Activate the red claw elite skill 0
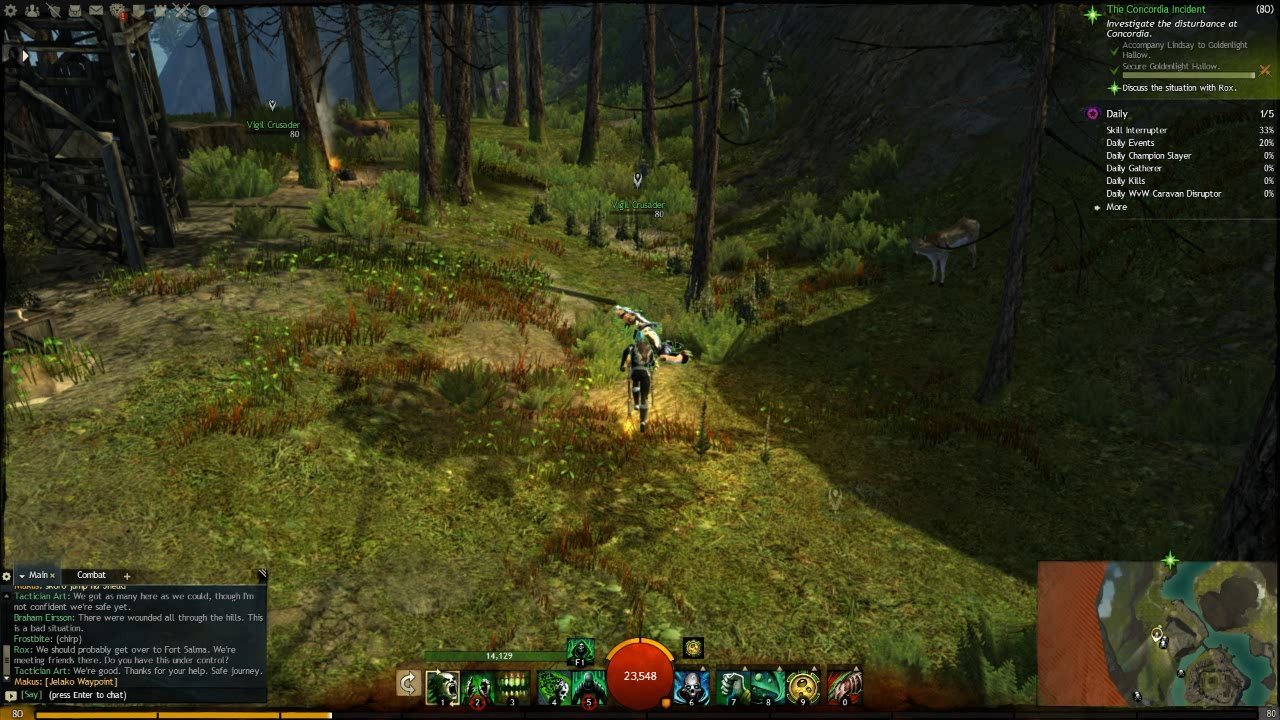Image resolution: width=1280 pixels, height=720 pixels. [844, 687]
